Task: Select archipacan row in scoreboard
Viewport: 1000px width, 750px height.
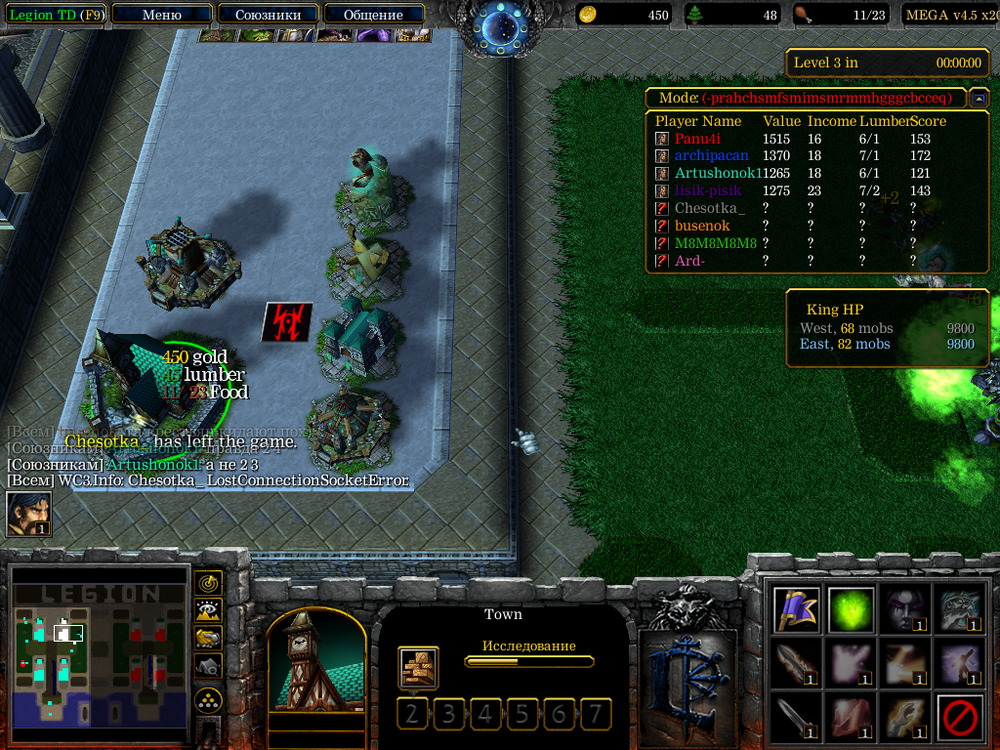Action: (711, 156)
